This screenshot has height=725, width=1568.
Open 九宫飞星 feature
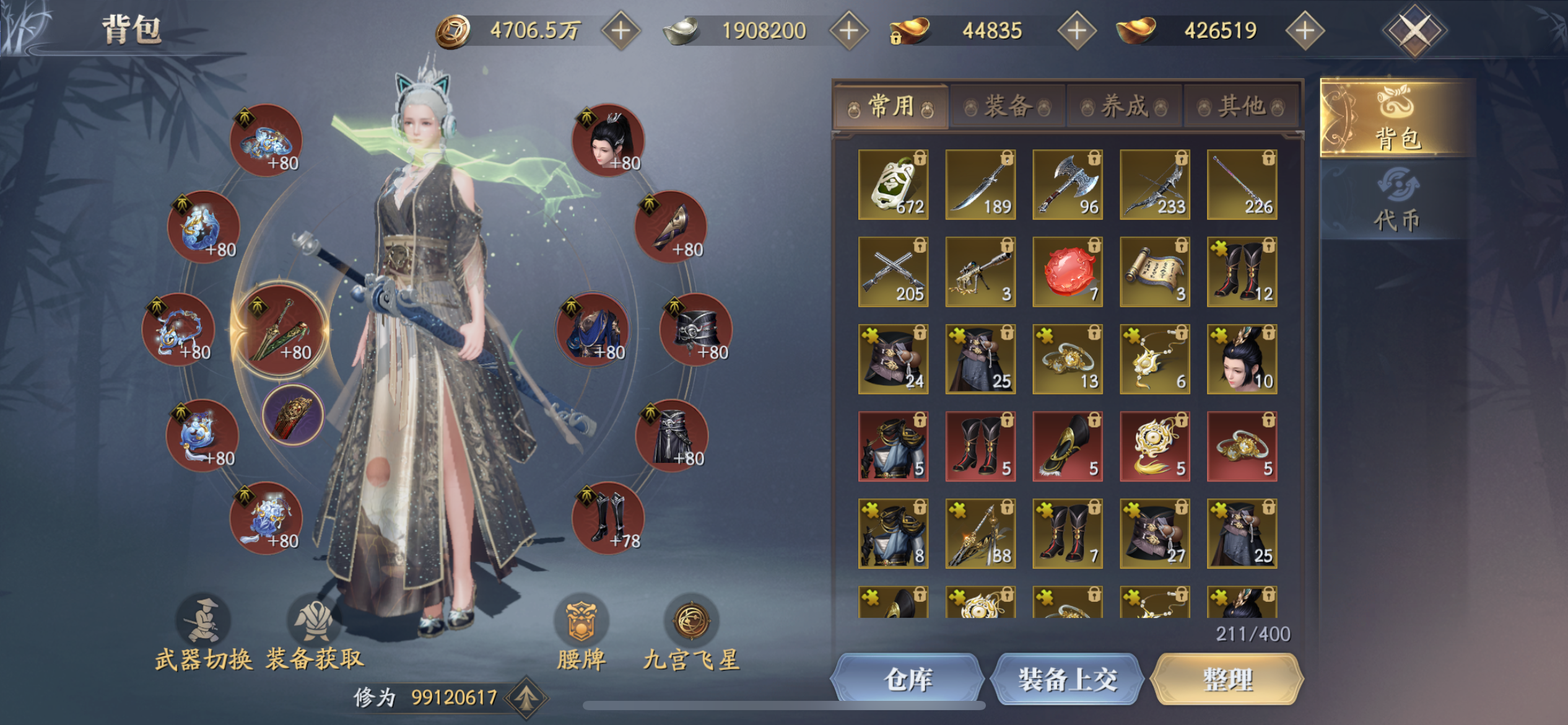(692, 633)
